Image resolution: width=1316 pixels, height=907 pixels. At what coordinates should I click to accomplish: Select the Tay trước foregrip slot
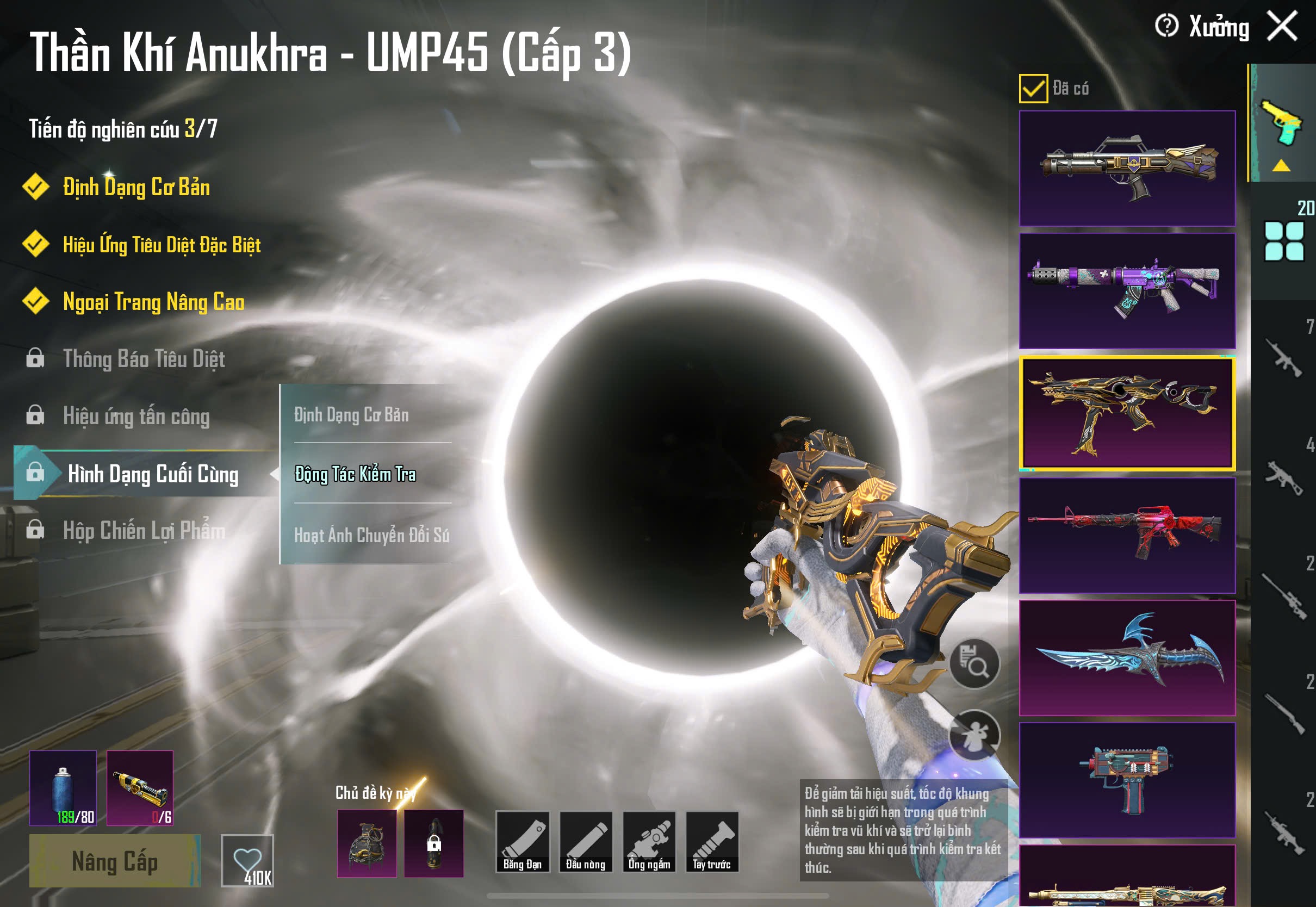(x=712, y=842)
